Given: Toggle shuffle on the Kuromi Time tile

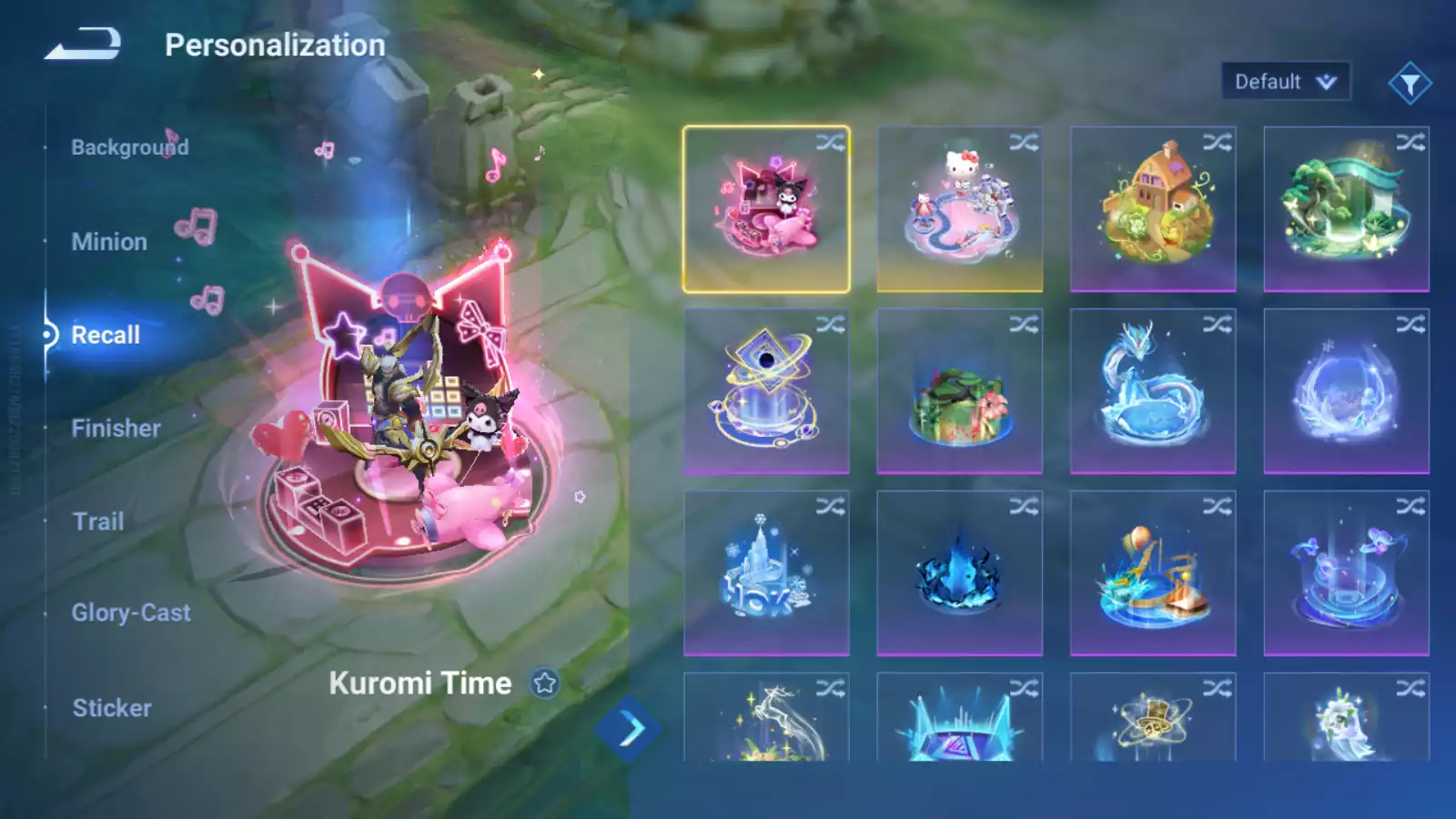Looking at the screenshot, I should [830, 143].
